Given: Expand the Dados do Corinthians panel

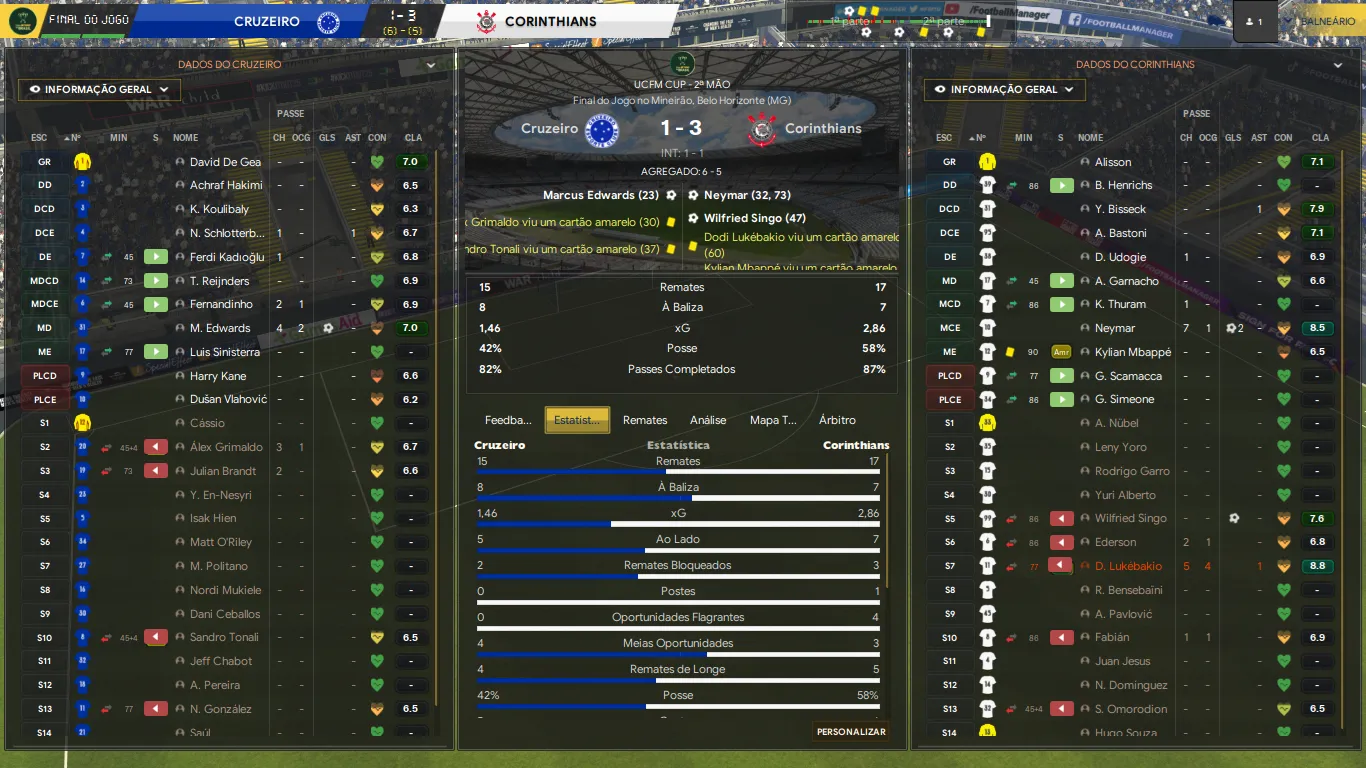Looking at the screenshot, I should tap(1338, 65).
